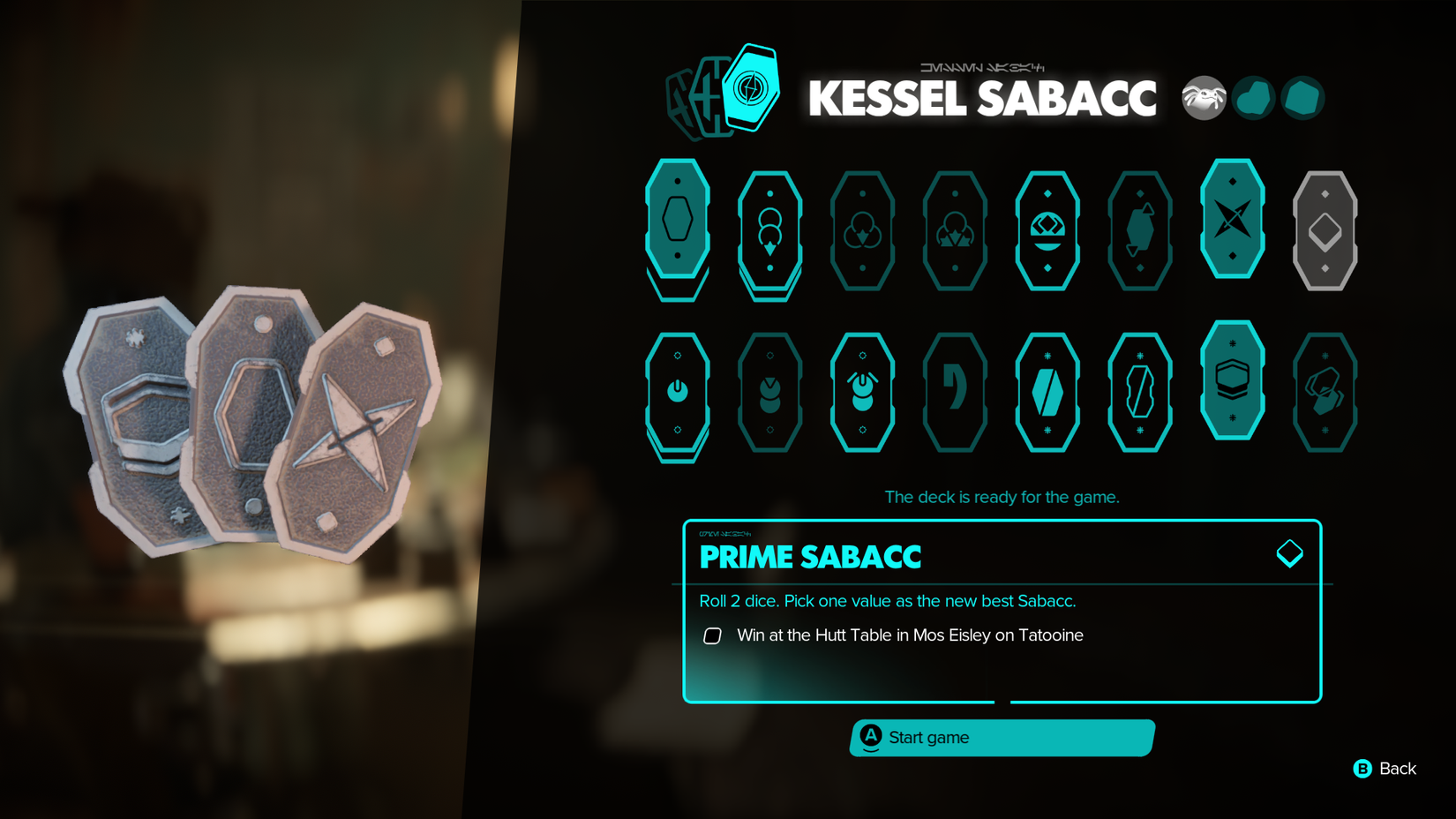Pick the circle with power symbol token
The width and height of the screenshot is (1456, 819).
coord(678,392)
